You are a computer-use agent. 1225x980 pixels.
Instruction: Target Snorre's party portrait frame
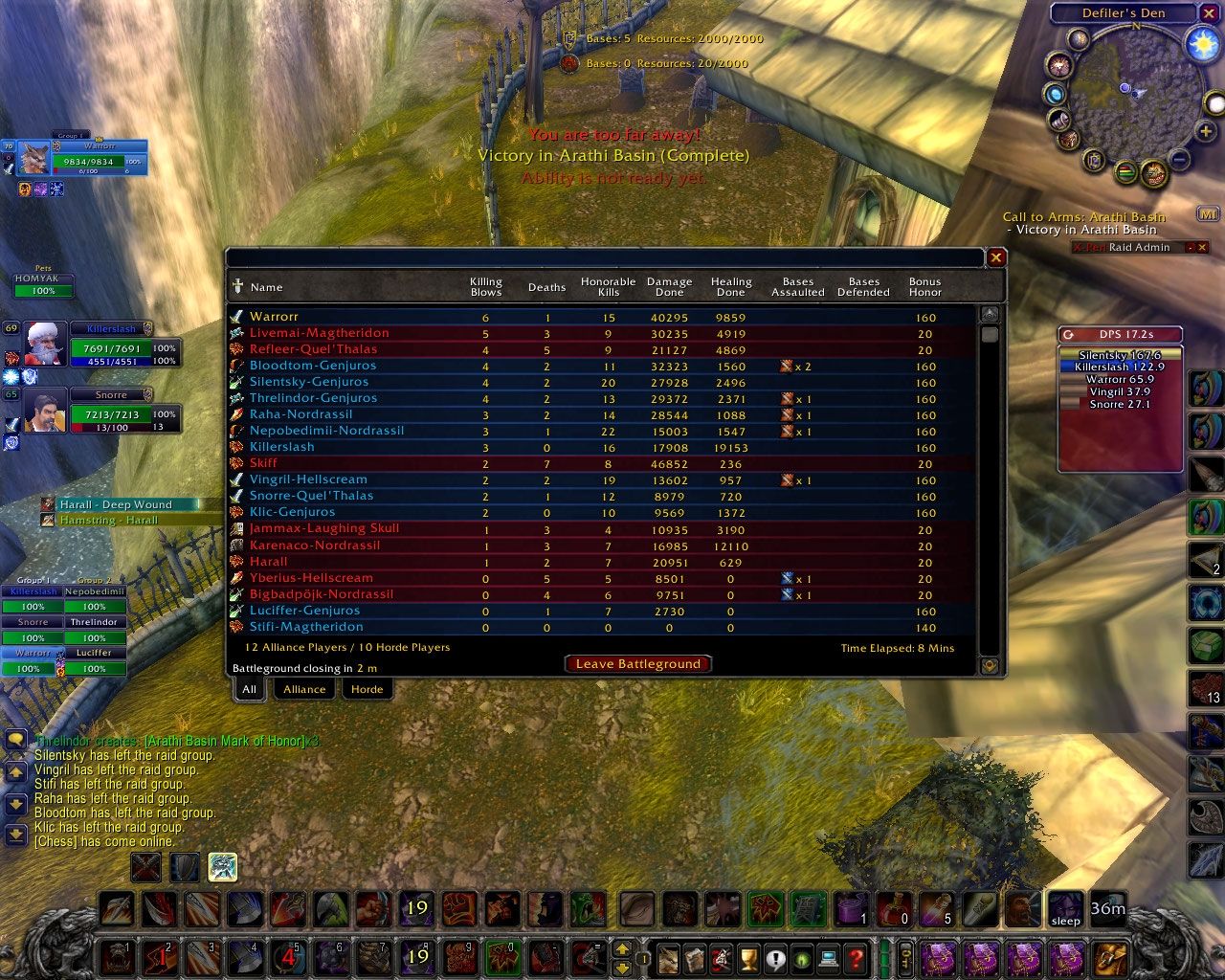(45, 410)
